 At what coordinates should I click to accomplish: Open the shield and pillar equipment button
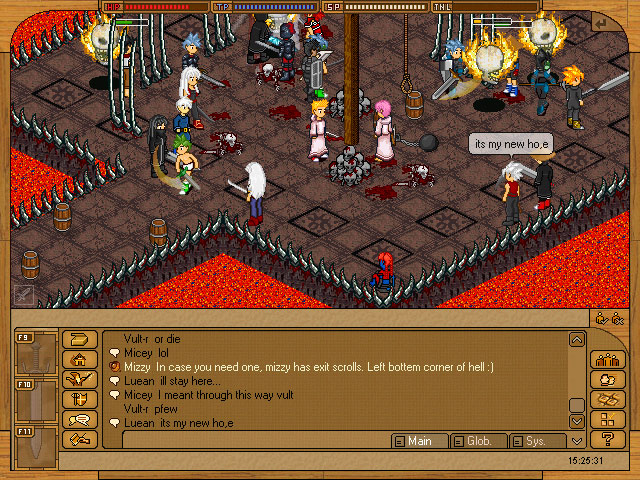79,399
